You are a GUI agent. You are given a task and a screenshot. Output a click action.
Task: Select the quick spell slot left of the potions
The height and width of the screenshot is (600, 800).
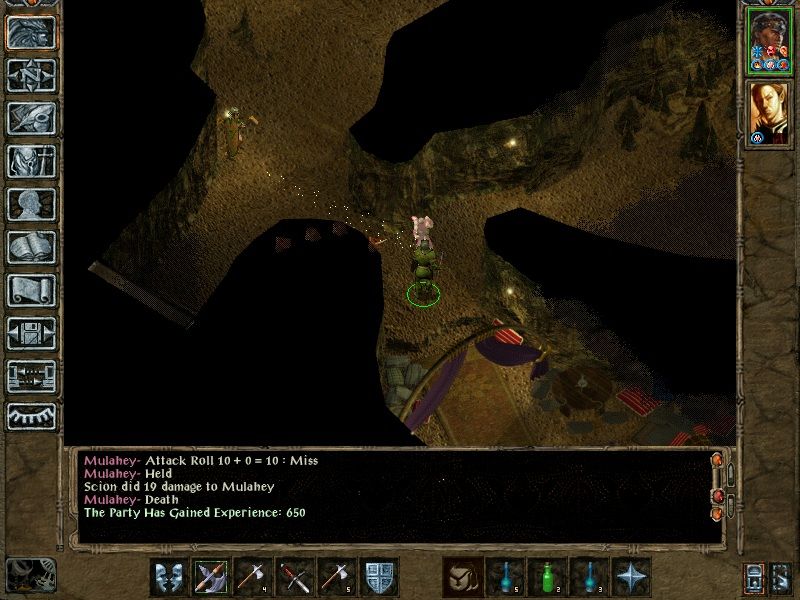[x=463, y=577]
